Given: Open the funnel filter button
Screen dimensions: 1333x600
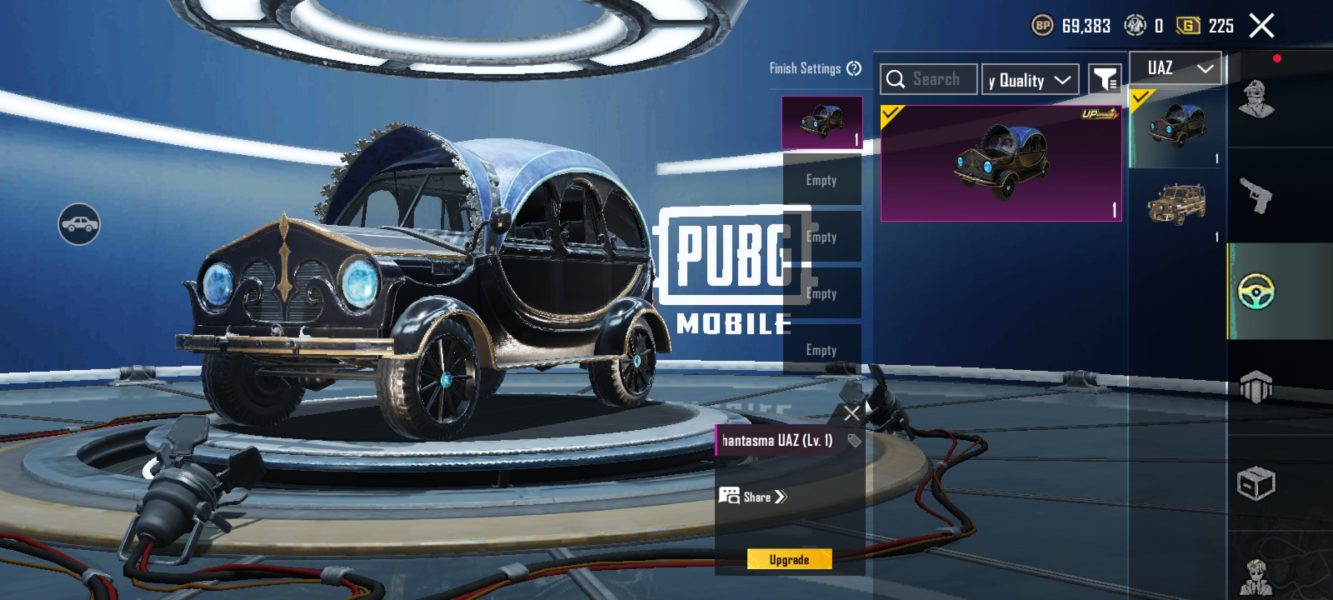Looking at the screenshot, I should coord(1104,80).
